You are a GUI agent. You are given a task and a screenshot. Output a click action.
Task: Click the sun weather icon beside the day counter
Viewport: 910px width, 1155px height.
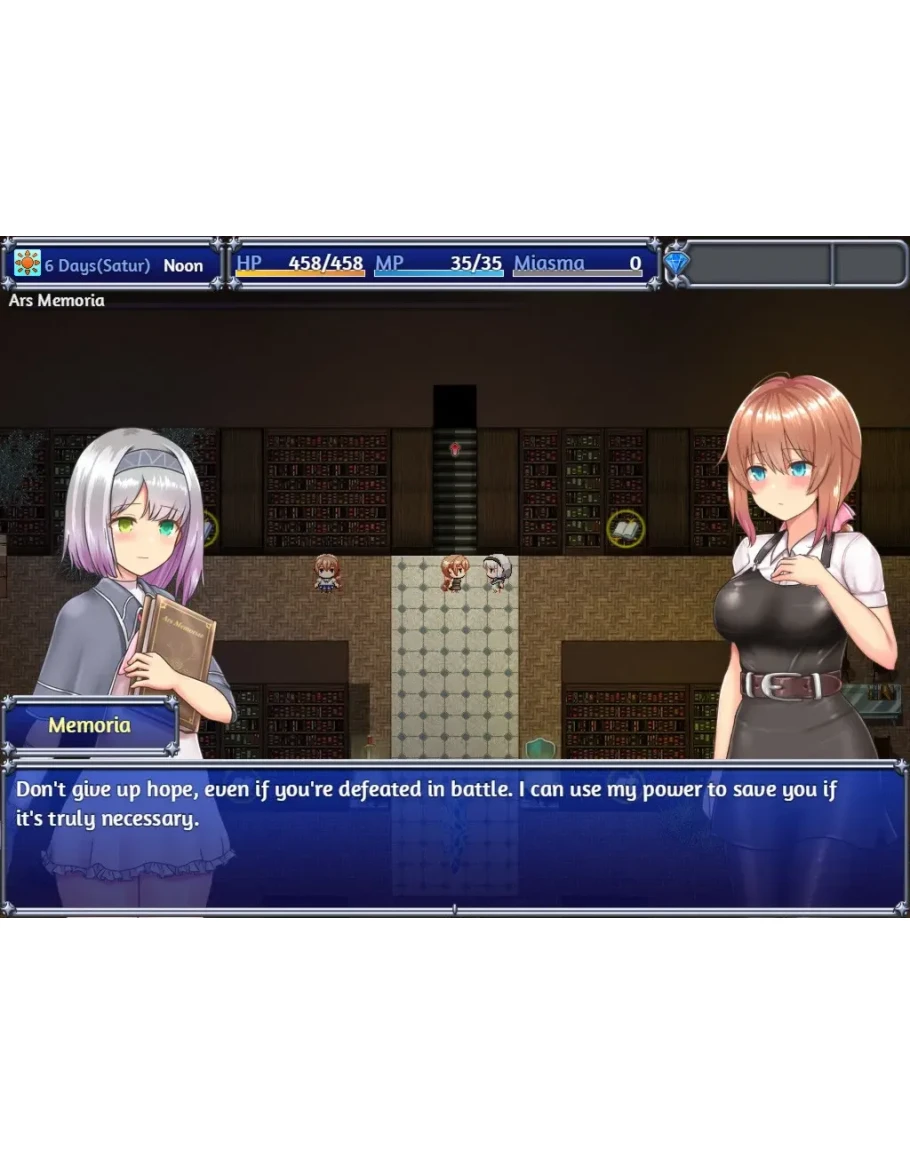[x=27, y=264]
